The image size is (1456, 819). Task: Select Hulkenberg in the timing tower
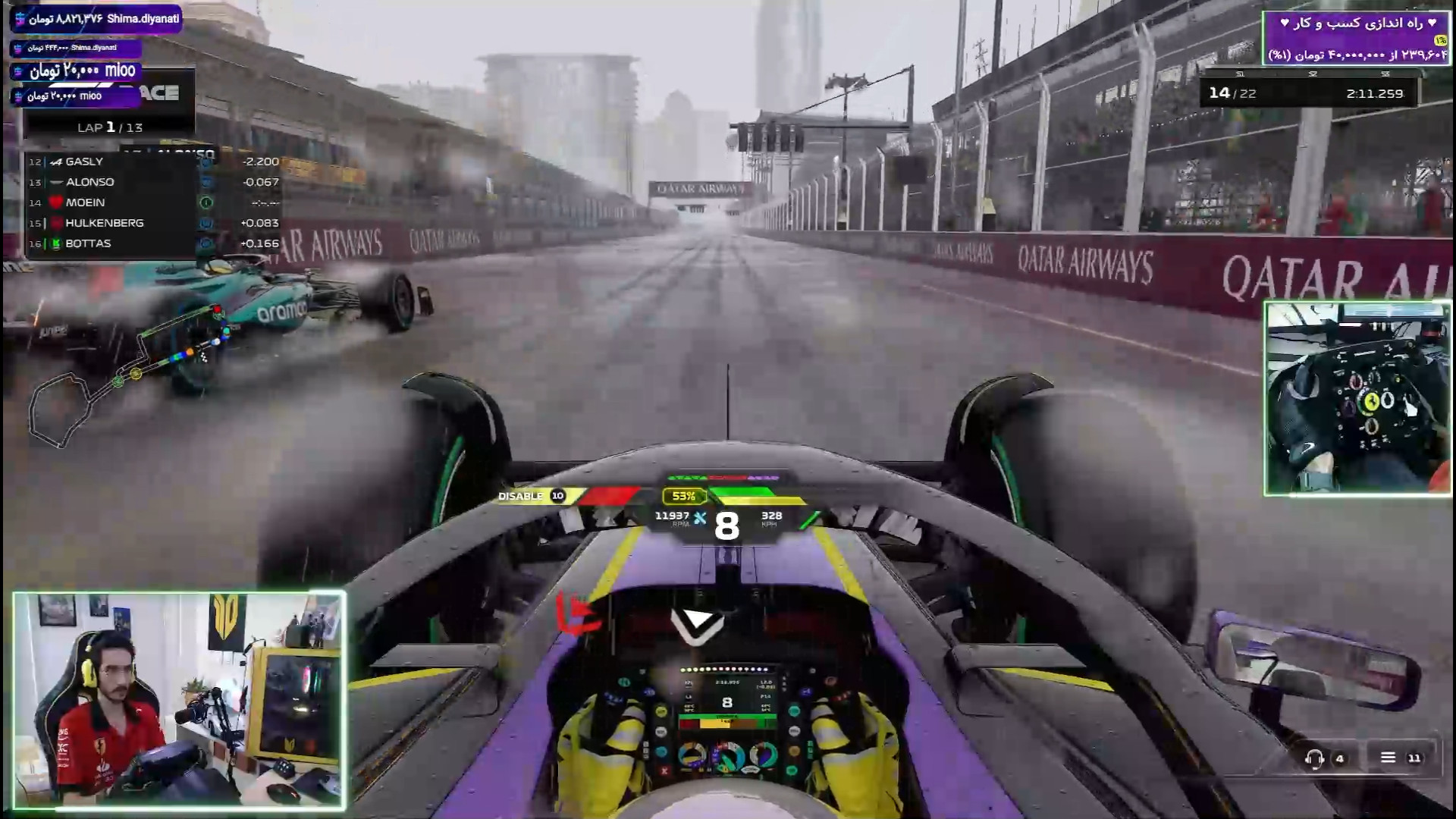pyautogui.click(x=114, y=223)
